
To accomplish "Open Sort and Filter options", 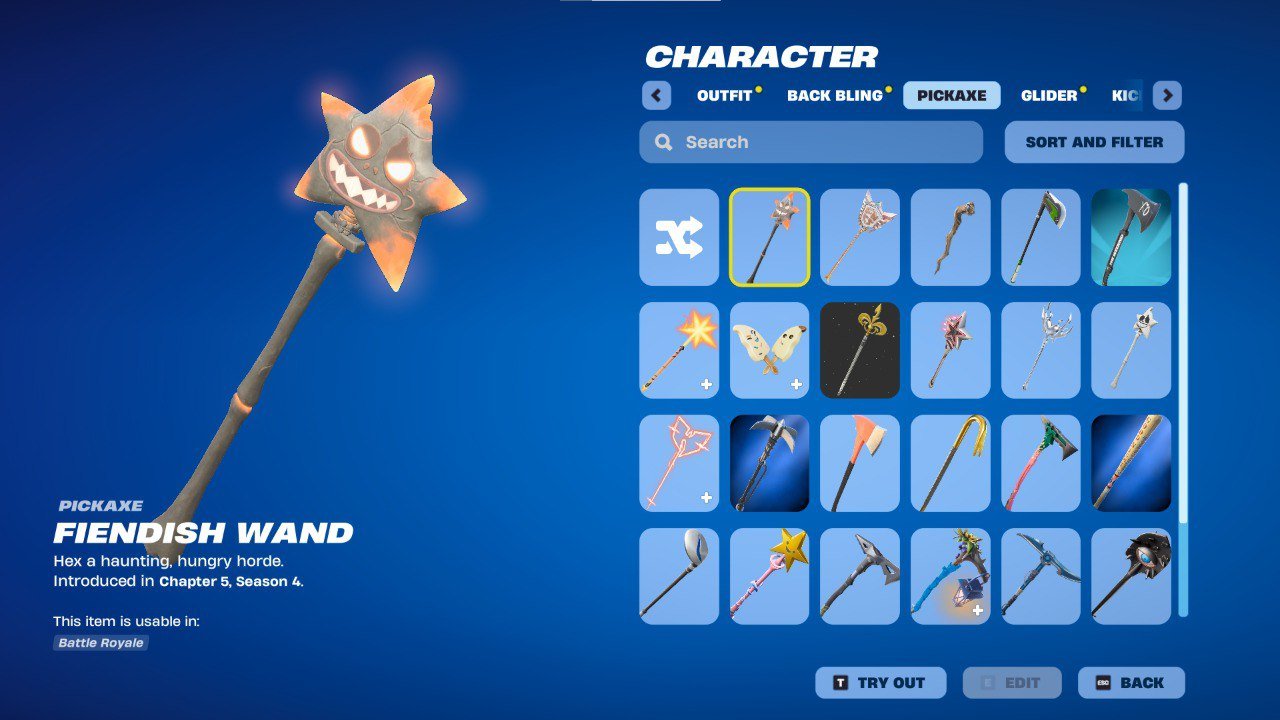I will 1094,141.
